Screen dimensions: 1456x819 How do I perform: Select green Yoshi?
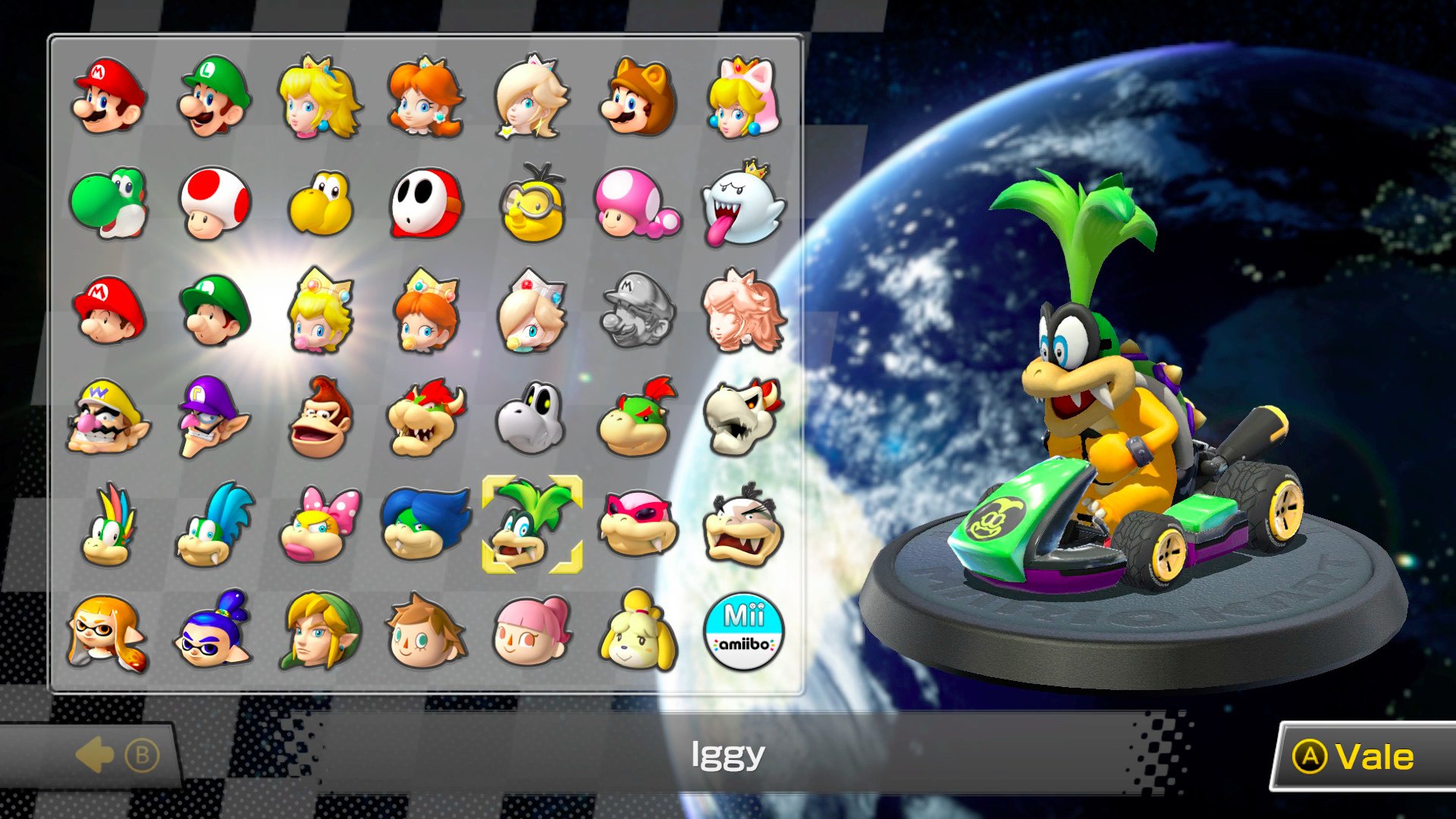108,203
